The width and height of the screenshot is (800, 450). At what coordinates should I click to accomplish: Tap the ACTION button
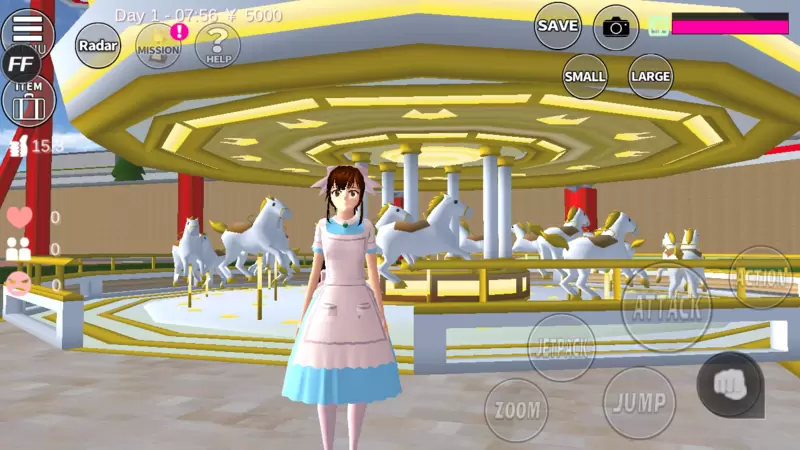(762, 277)
